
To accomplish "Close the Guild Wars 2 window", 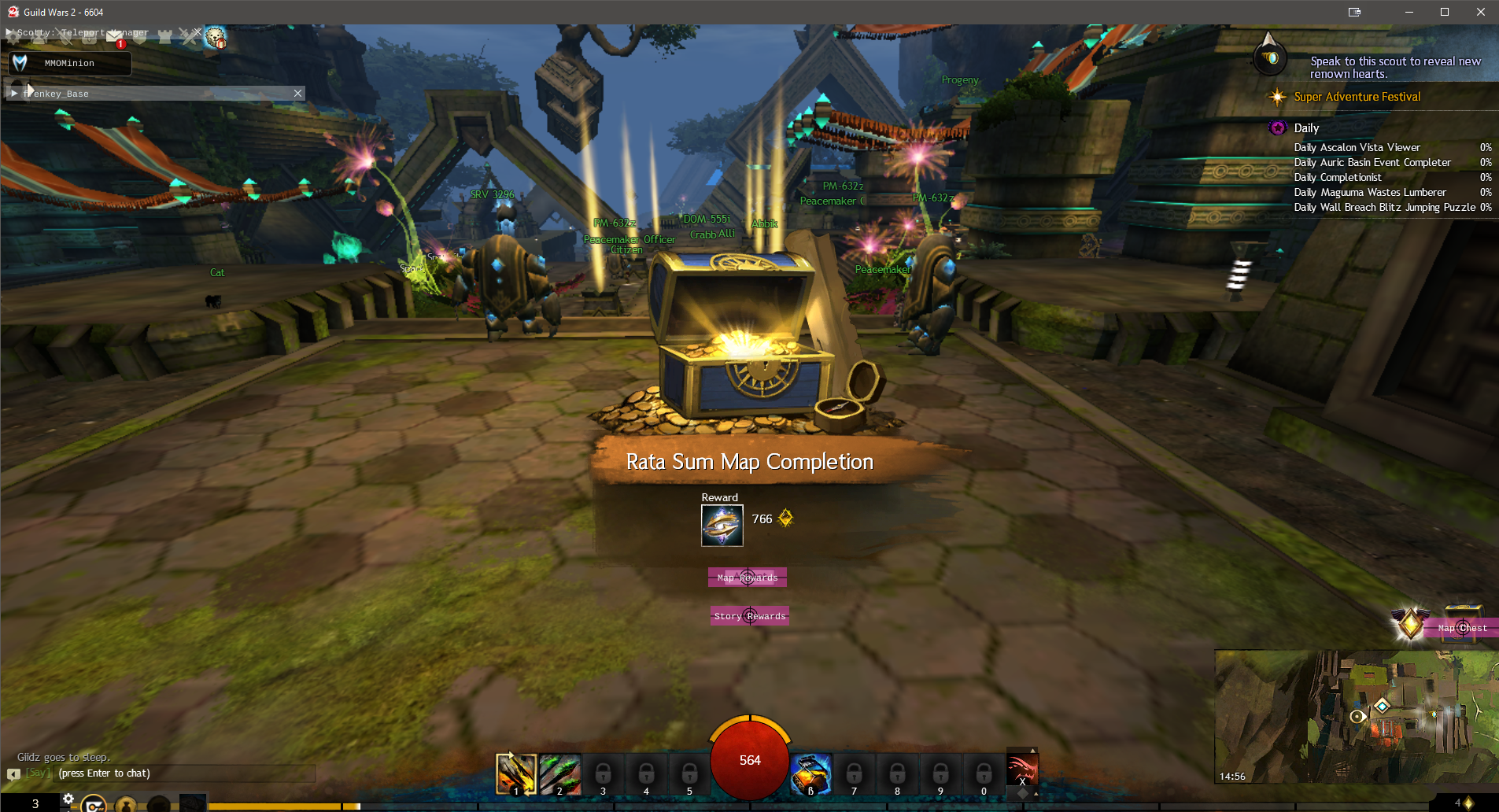I will (1480, 12).
